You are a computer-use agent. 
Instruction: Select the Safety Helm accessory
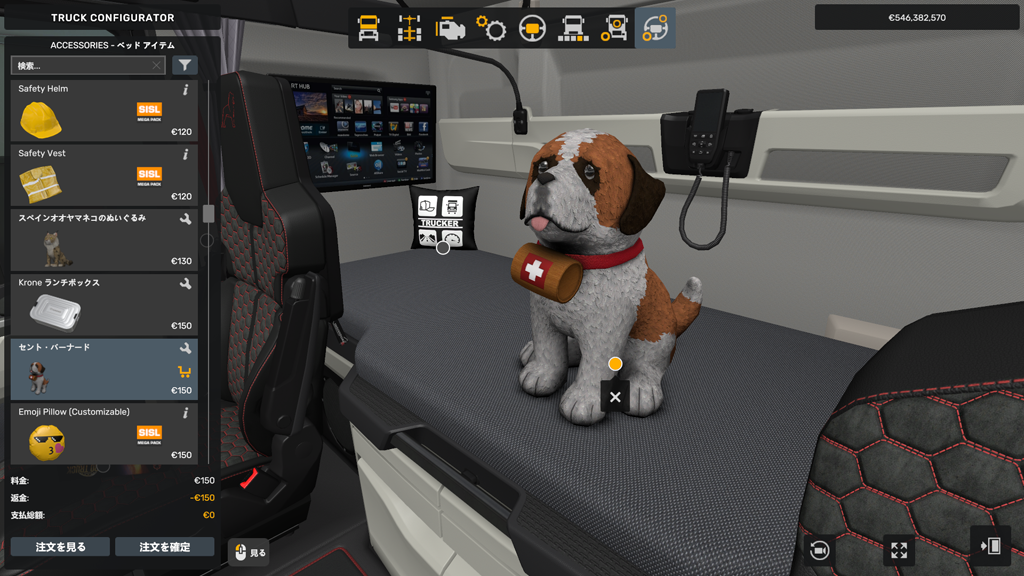(x=100, y=111)
